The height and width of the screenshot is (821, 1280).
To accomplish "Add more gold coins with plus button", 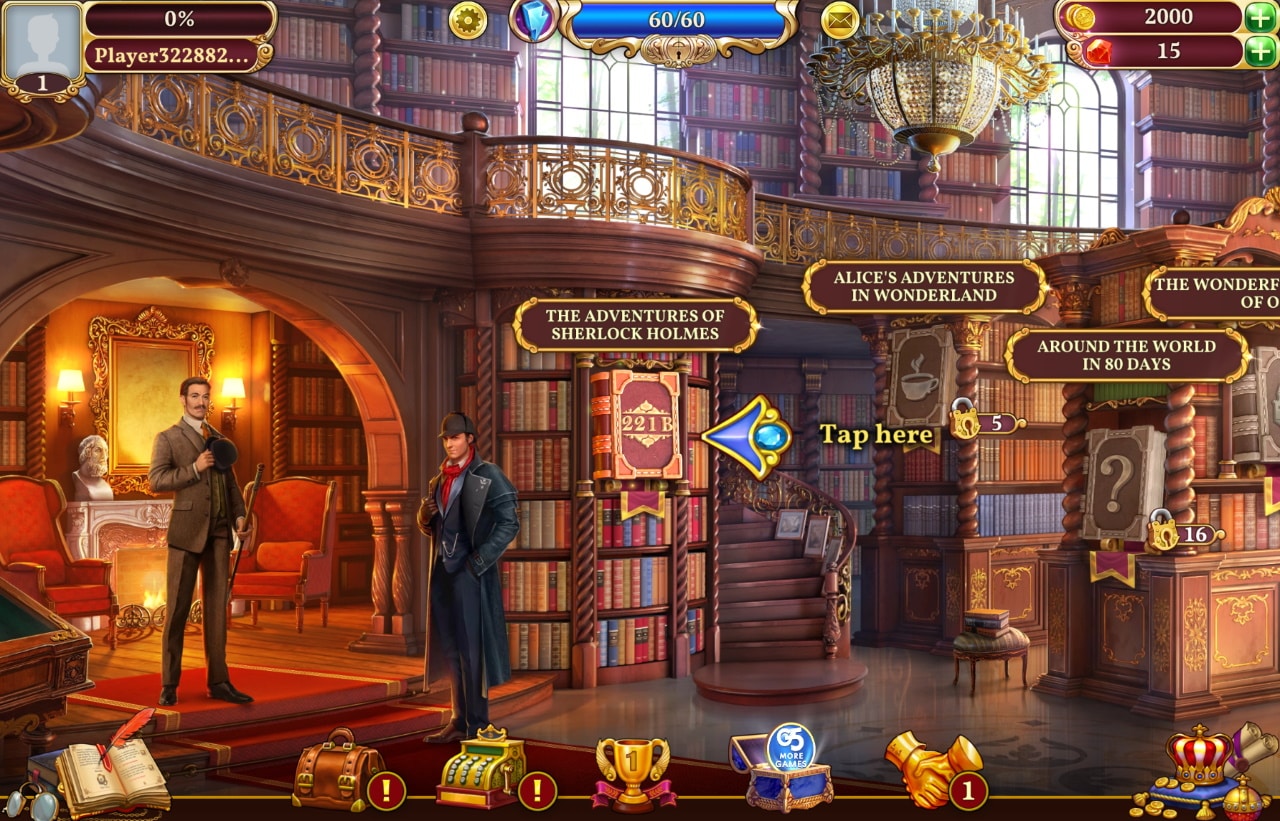I will coord(1261,17).
